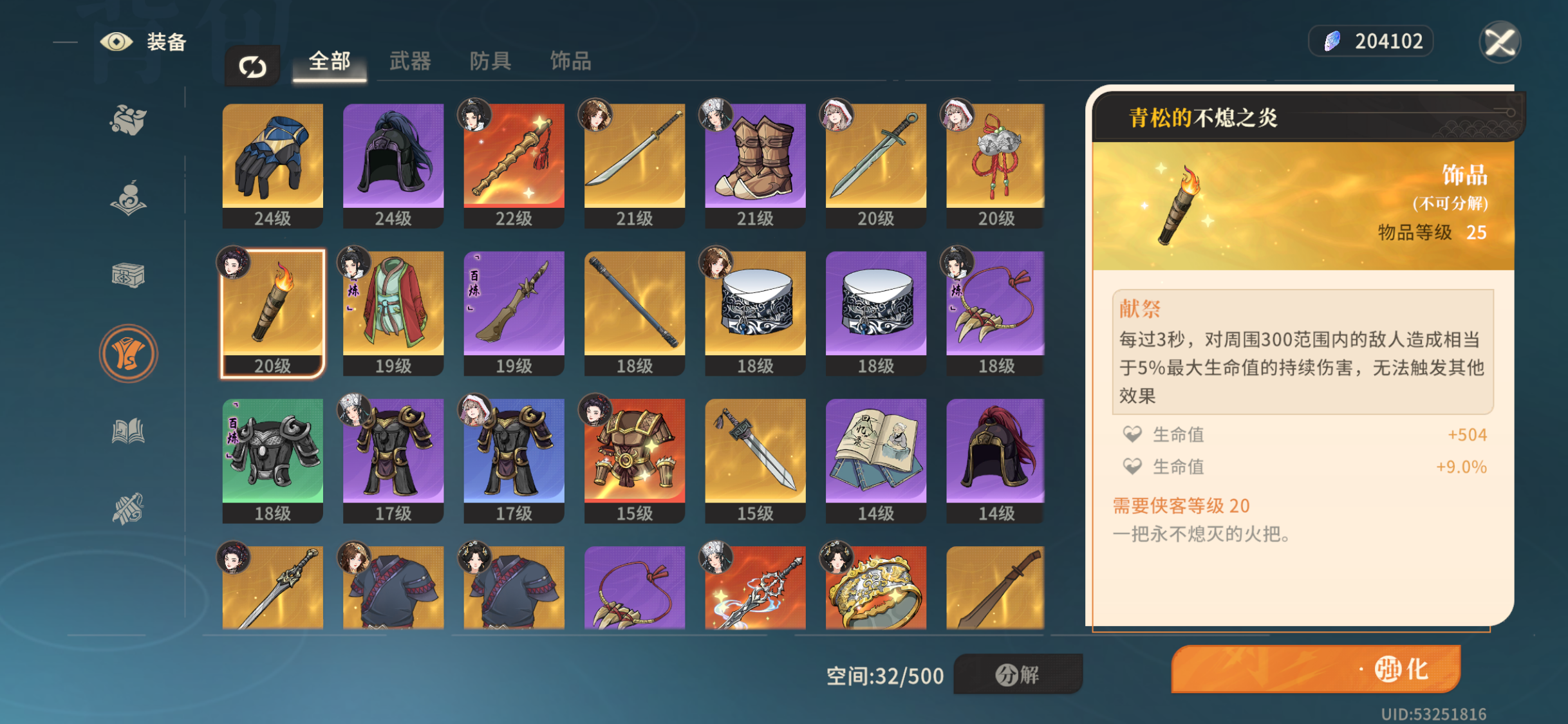Choose the level 14 open book item
The width and height of the screenshot is (1568, 724).
click(875, 459)
